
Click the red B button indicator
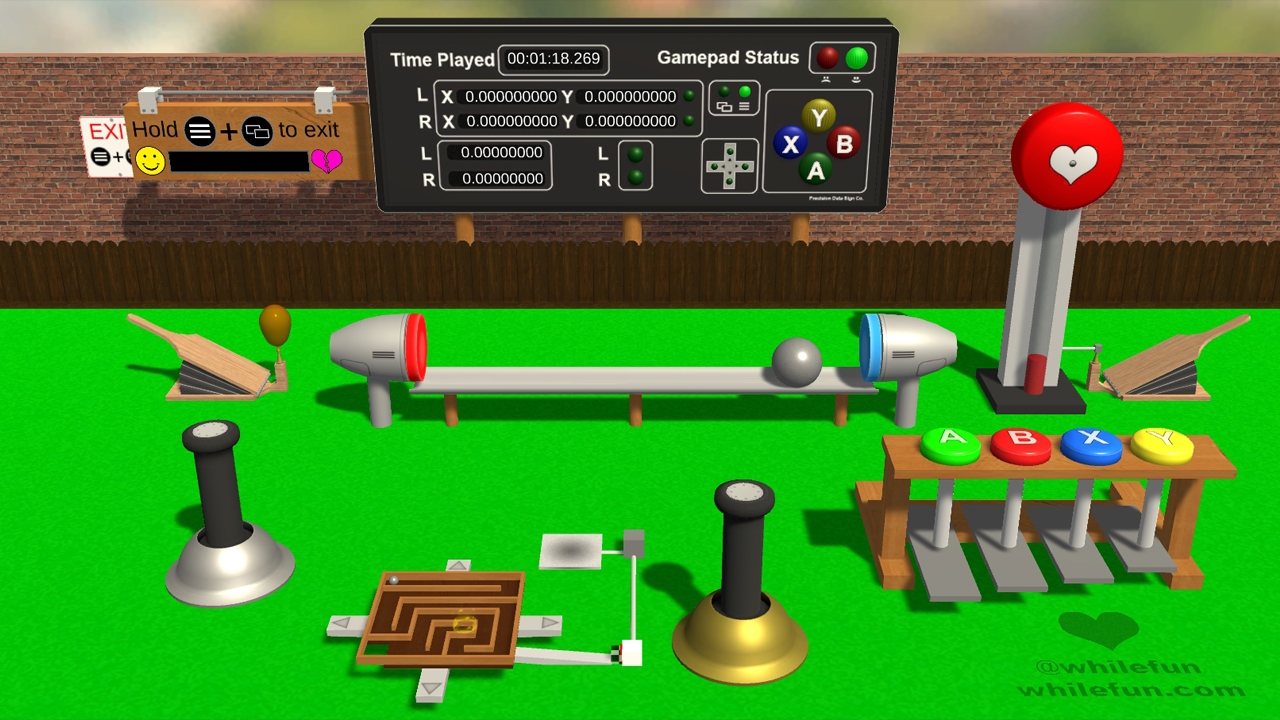[x=843, y=144]
